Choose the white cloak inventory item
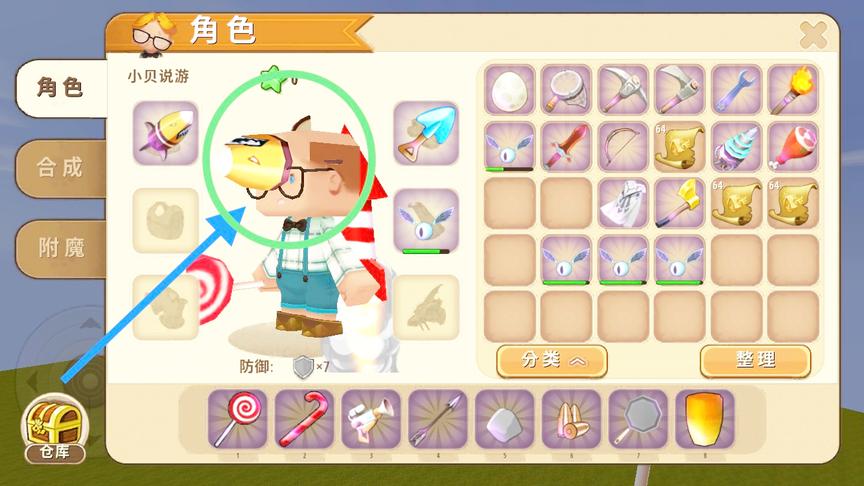864x486 pixels. pos(623,203)
